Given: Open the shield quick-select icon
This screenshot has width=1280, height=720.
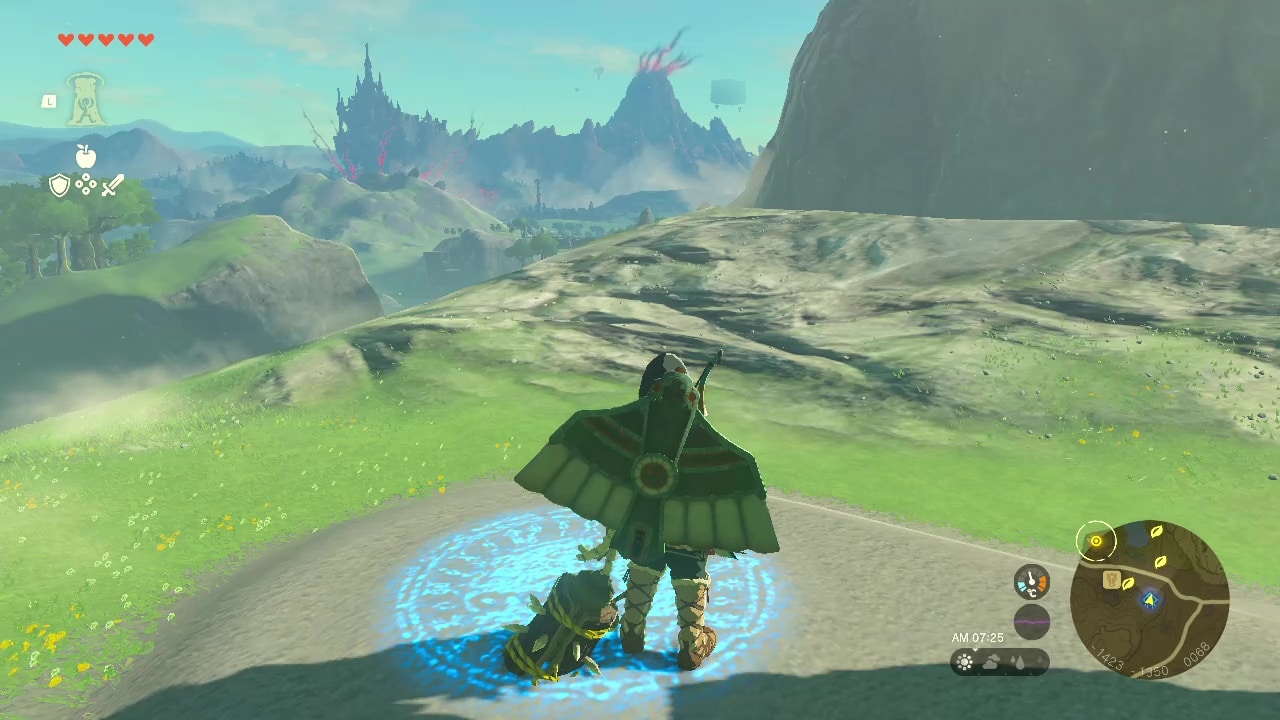Looking at the screenshot, I should (59, 185).
